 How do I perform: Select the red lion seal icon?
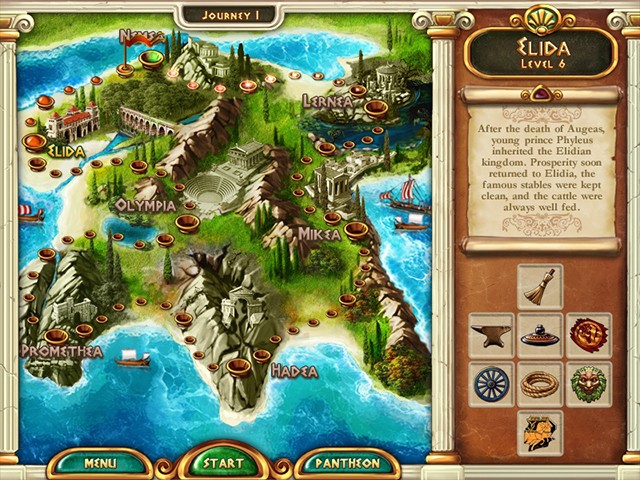point(589,335)
